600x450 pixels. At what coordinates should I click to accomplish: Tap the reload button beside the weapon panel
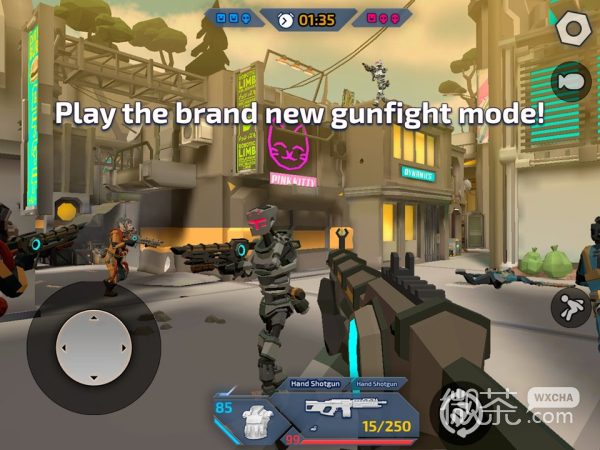pos(456,409)
